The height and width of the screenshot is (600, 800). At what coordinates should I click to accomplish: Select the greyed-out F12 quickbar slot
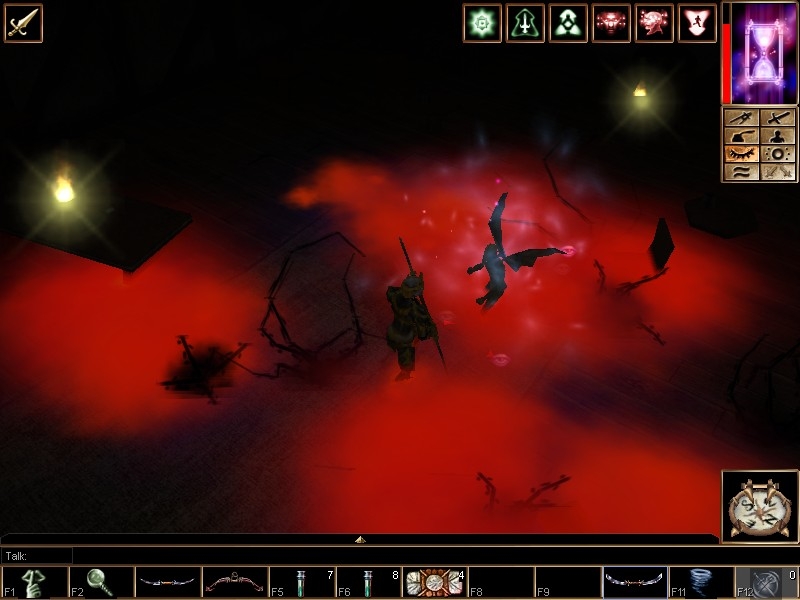tap(767, 582)
